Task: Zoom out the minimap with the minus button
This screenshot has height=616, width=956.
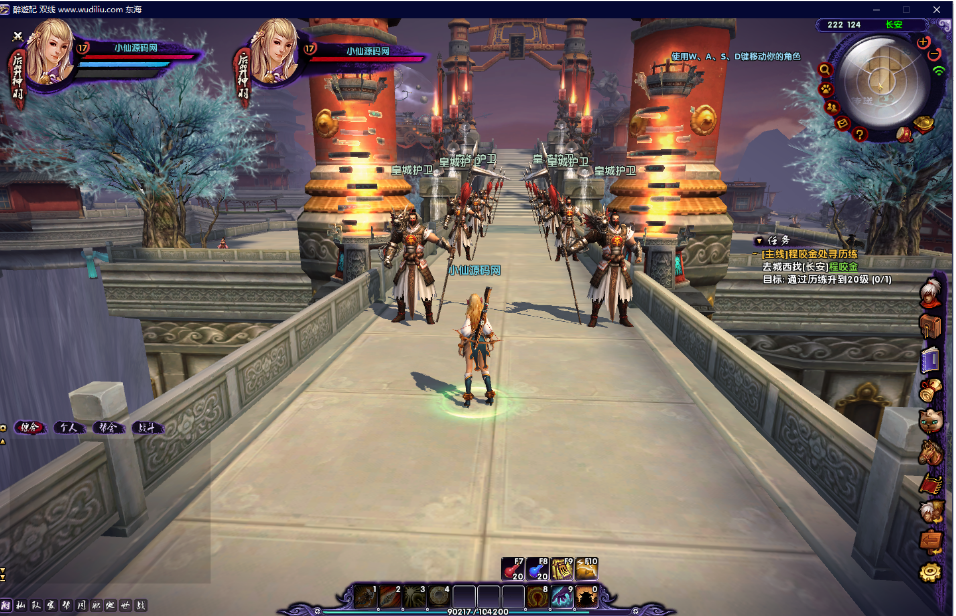Action: point(936,55)
